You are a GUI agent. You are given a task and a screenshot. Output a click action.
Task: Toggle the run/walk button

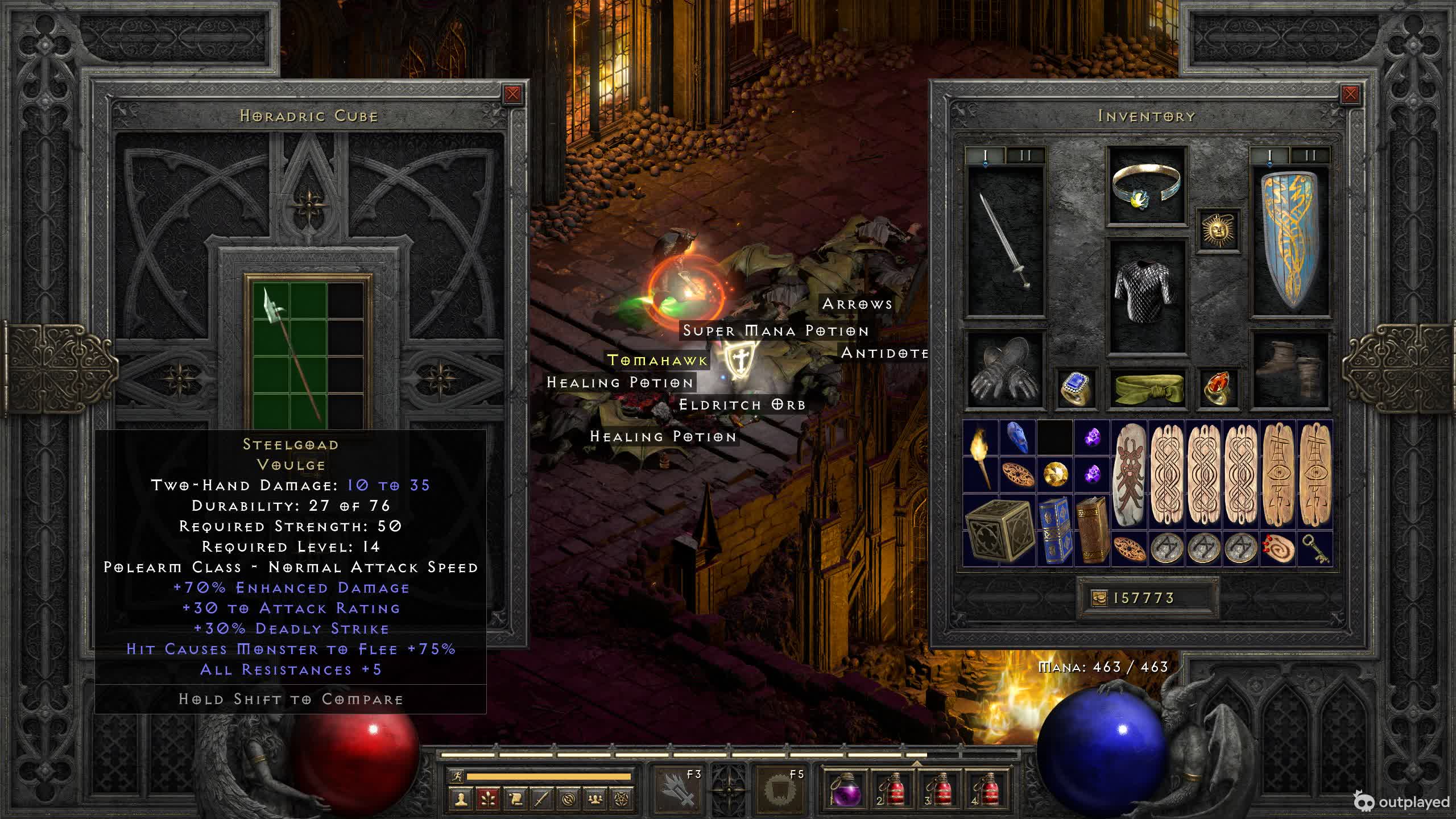(456, 776)
